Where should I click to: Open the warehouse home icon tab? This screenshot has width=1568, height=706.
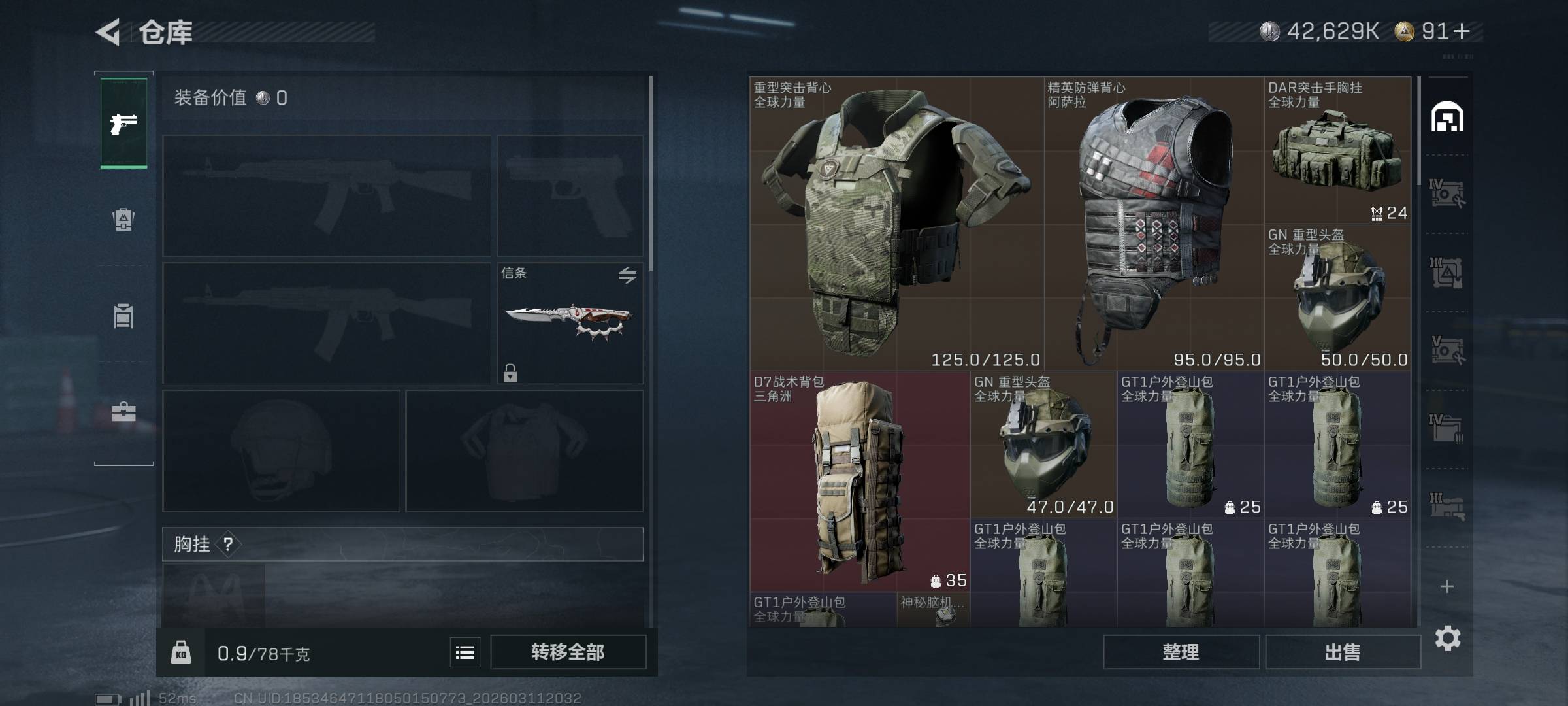(1447, 117)
